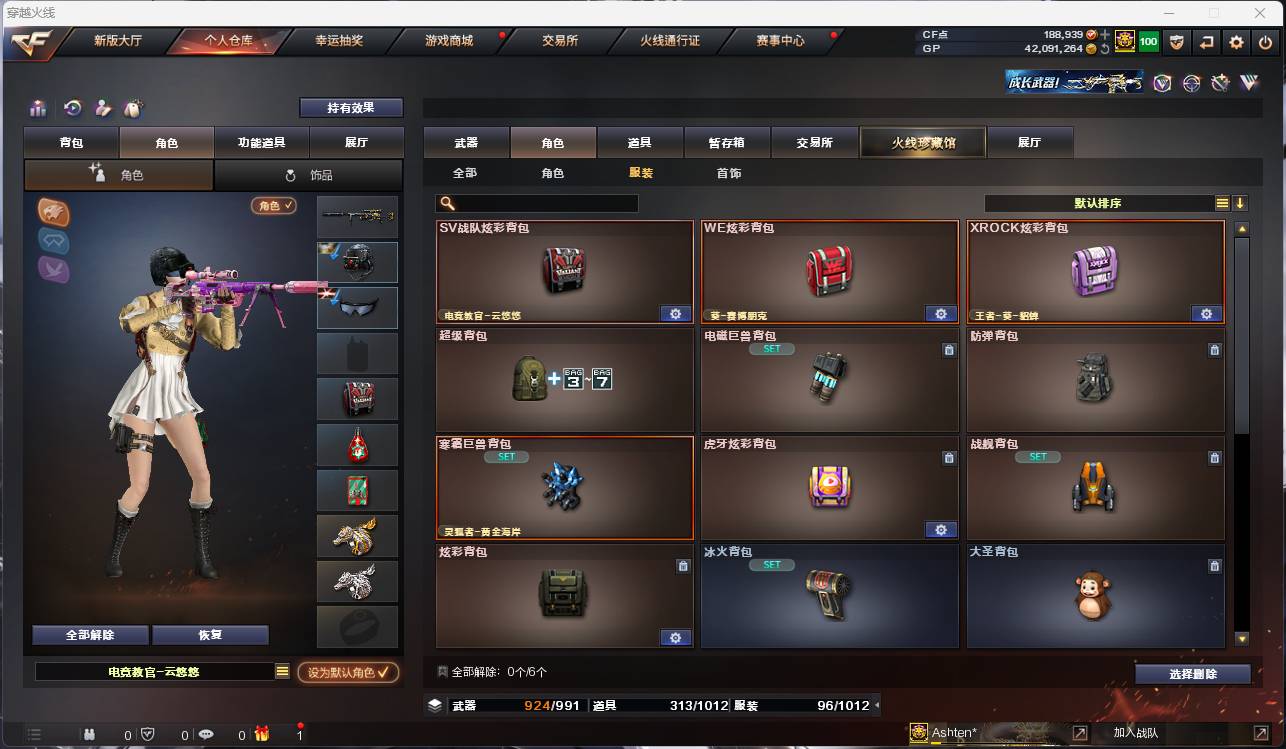Switch to the 火线珍藏馆 tab
Image resolution: width=1286 pixels, height=749 pixels.
click(921, 142)
